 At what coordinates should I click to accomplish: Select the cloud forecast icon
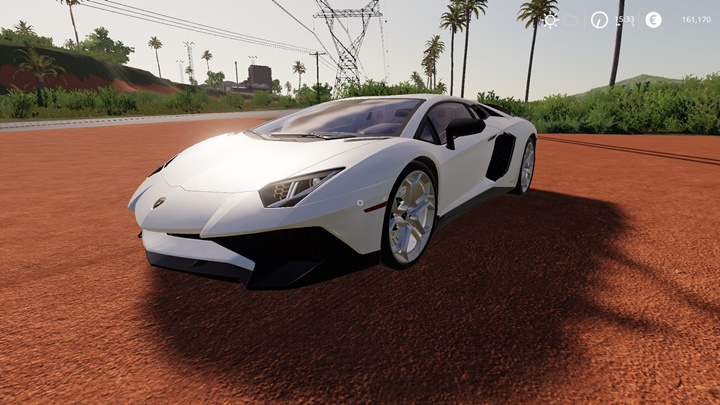(571, 20)
